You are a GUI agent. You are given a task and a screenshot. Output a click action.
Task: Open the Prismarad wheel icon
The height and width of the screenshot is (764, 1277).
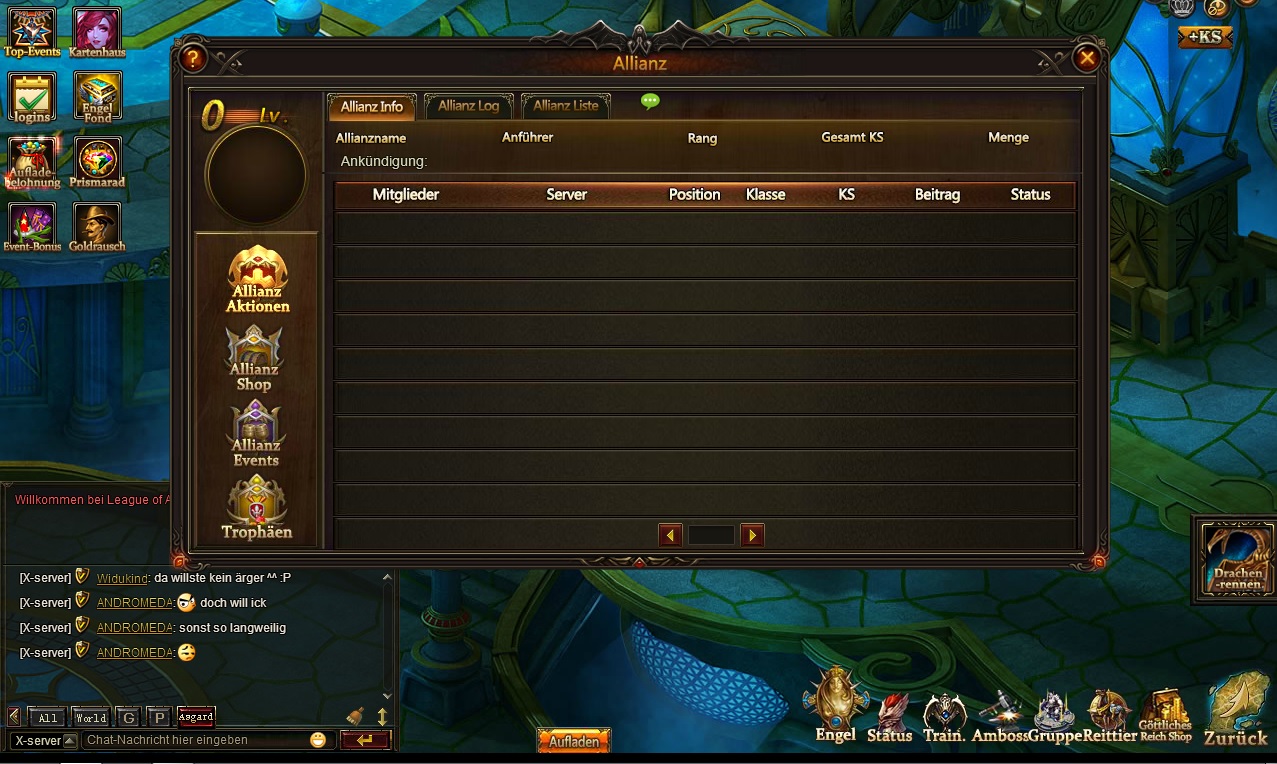97,161
